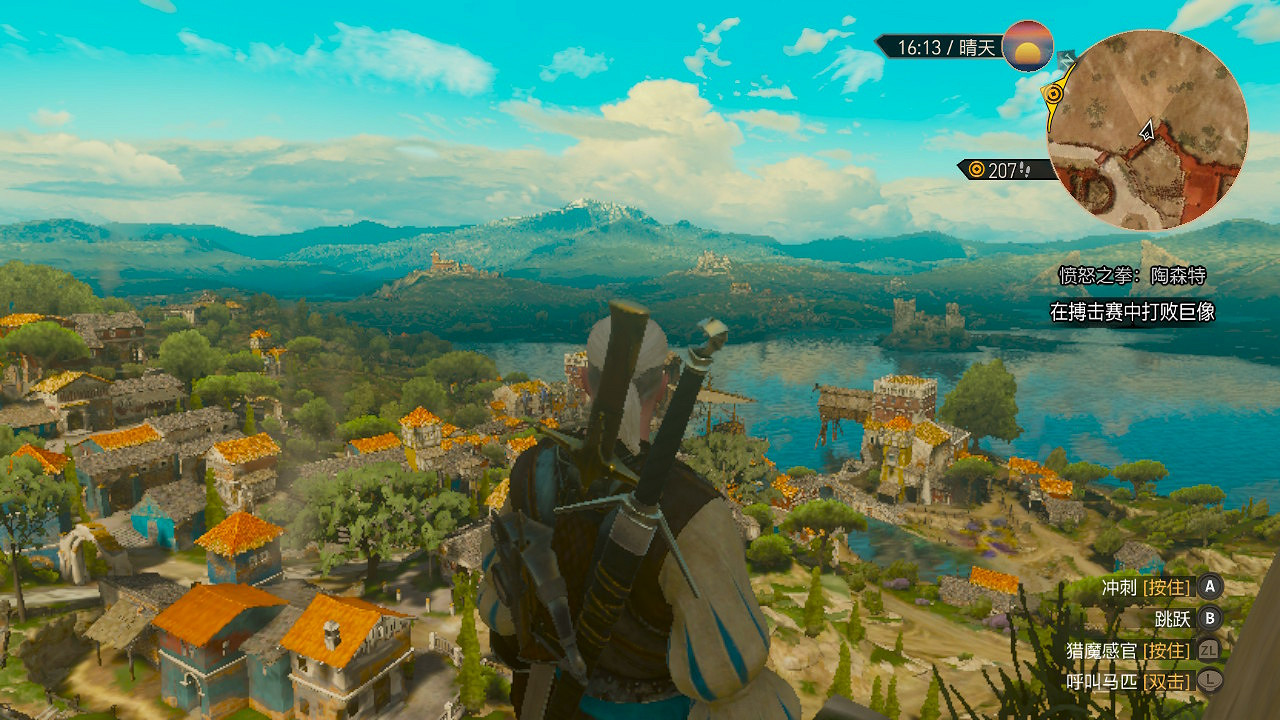Click the circular minimap
Image resolution: width=1280 pixels, height=720 pixels.
coord(1147,130)
